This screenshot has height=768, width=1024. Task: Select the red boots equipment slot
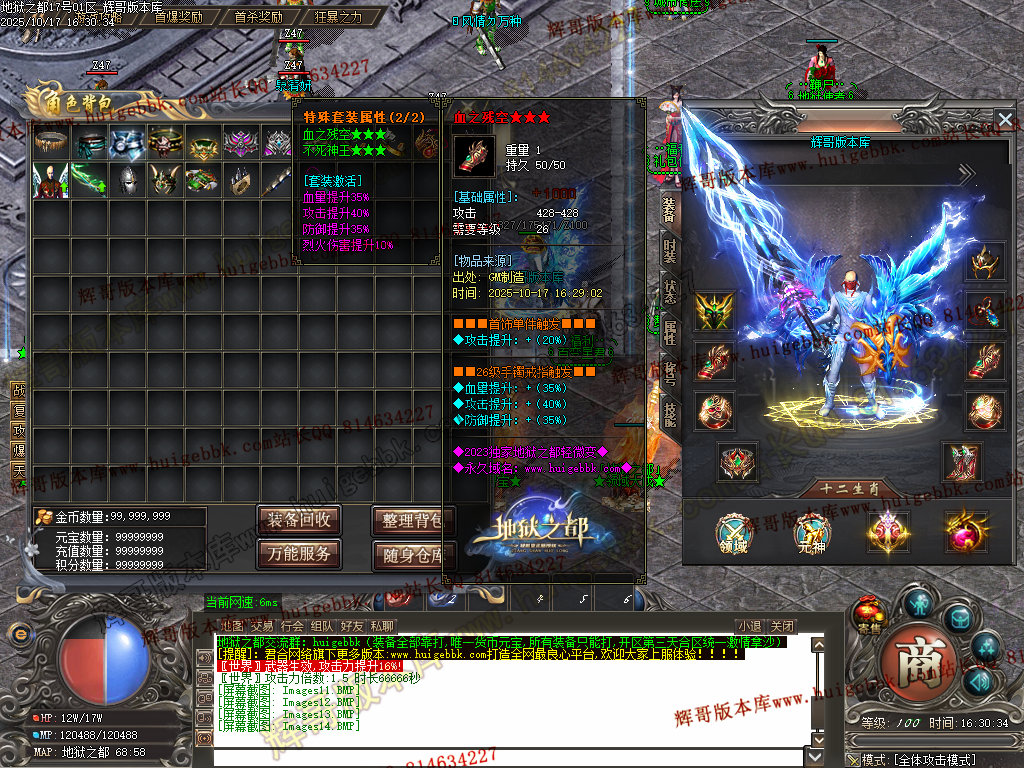coord(962,461)
